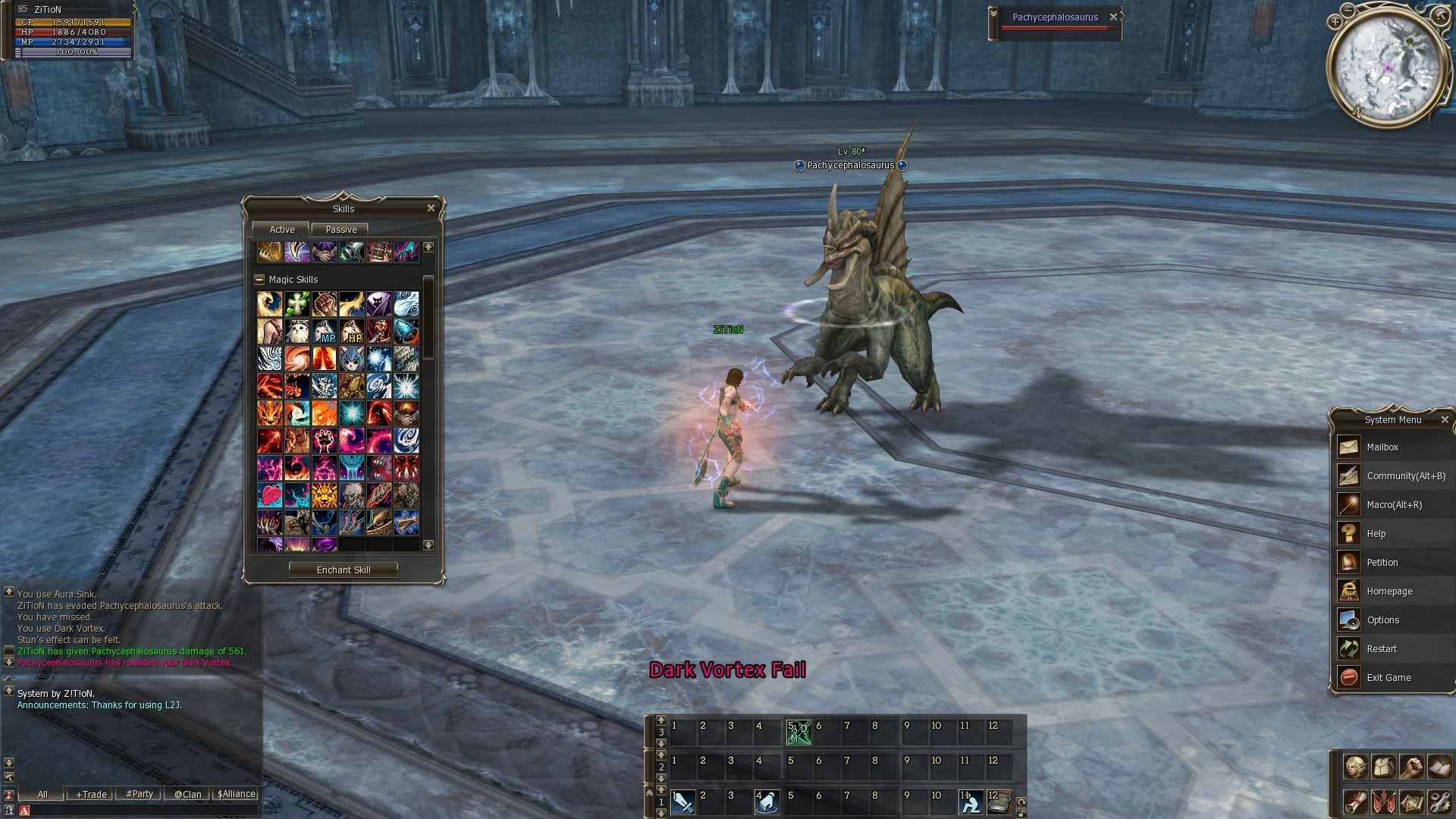Collapse the Magic Skills section
Viewport: 1456px width, 819px height.
(259, 279)
